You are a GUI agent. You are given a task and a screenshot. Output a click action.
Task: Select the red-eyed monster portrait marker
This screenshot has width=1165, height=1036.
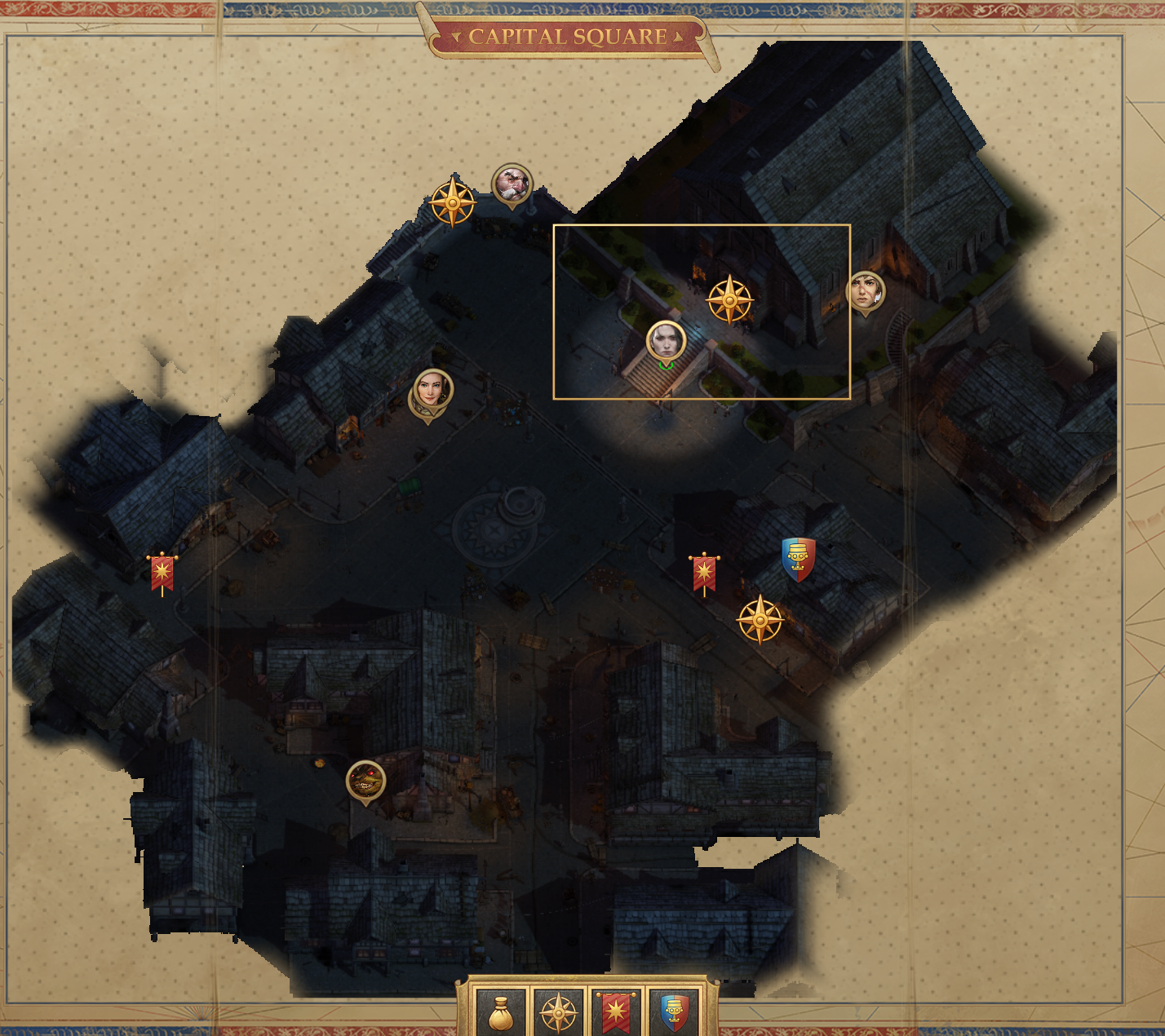pos(365,781)
